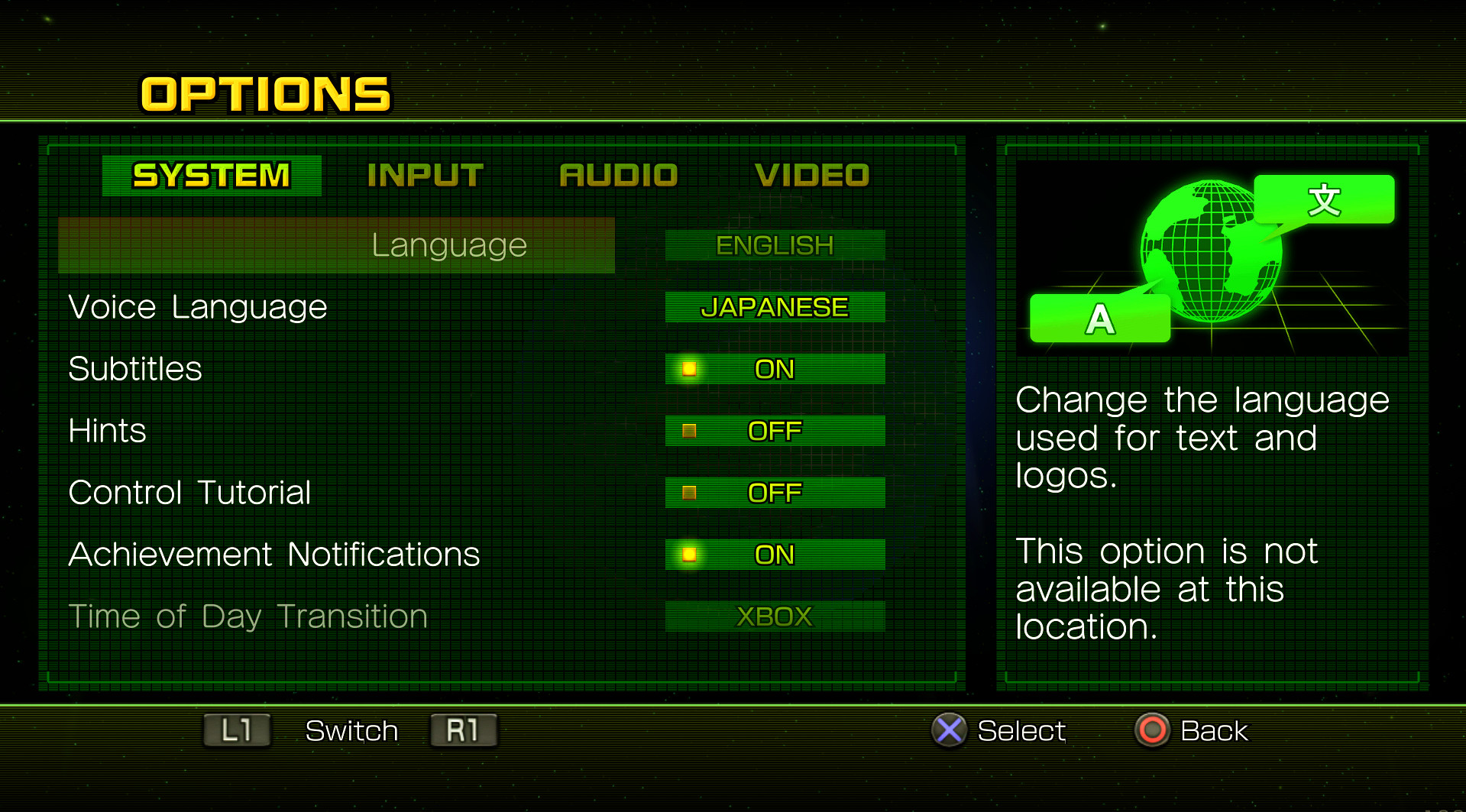Open the Time of Day Transition XBOX setting
1466x812 pixels.
(x=774, y=616)
